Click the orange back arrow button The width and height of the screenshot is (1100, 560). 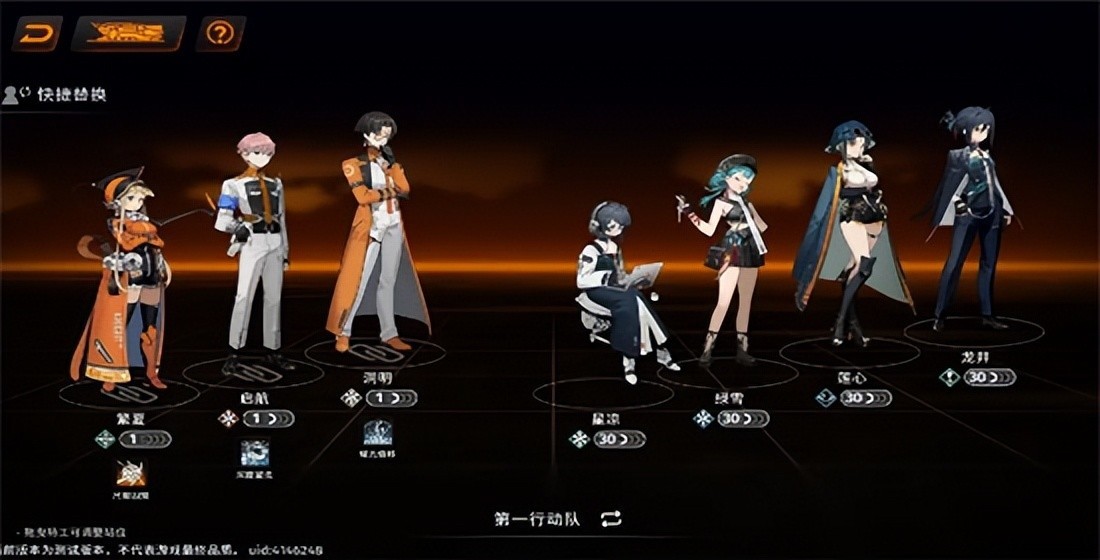click(36, 34)
